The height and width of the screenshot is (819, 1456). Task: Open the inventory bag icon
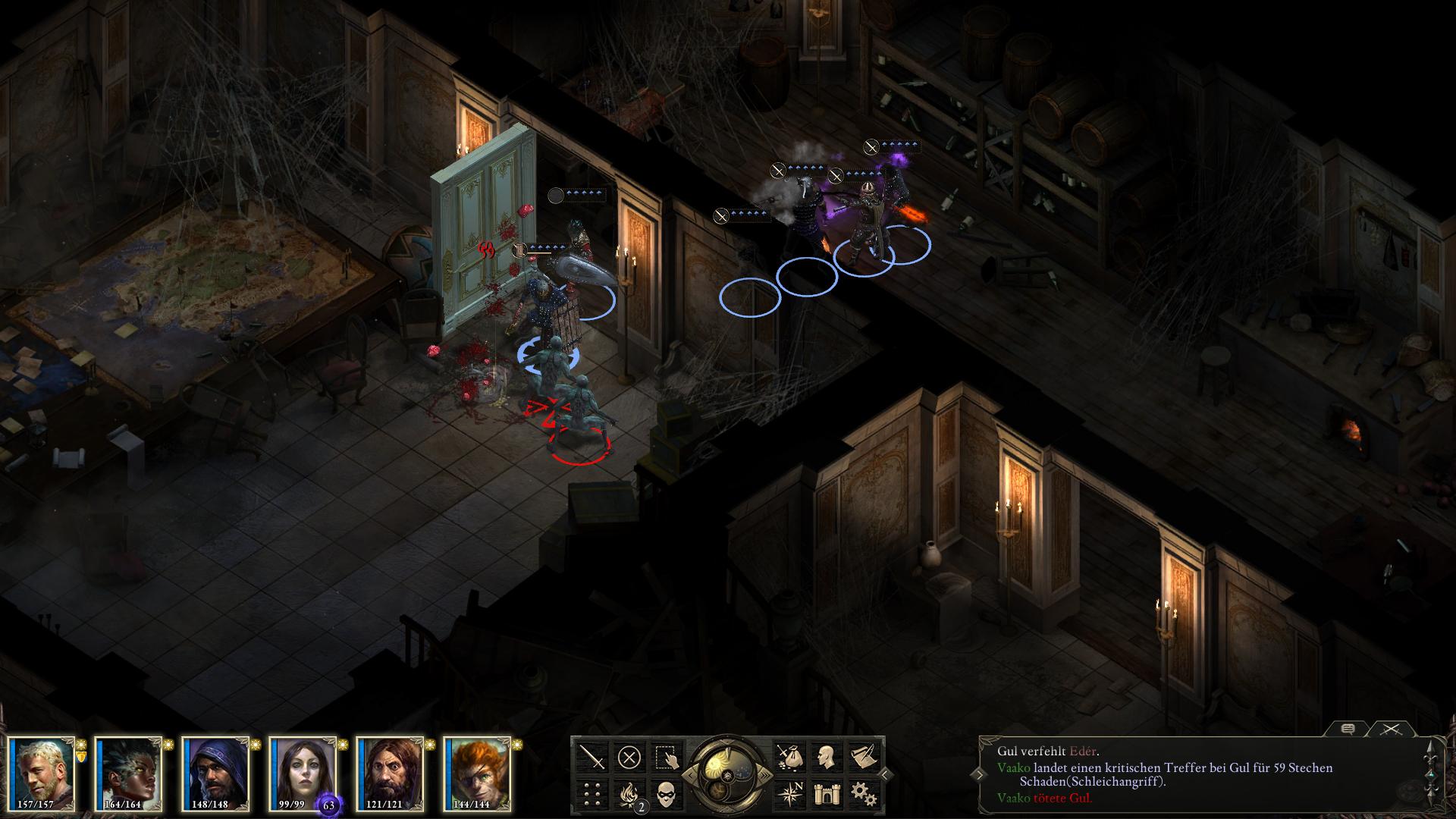coord(789,757)
